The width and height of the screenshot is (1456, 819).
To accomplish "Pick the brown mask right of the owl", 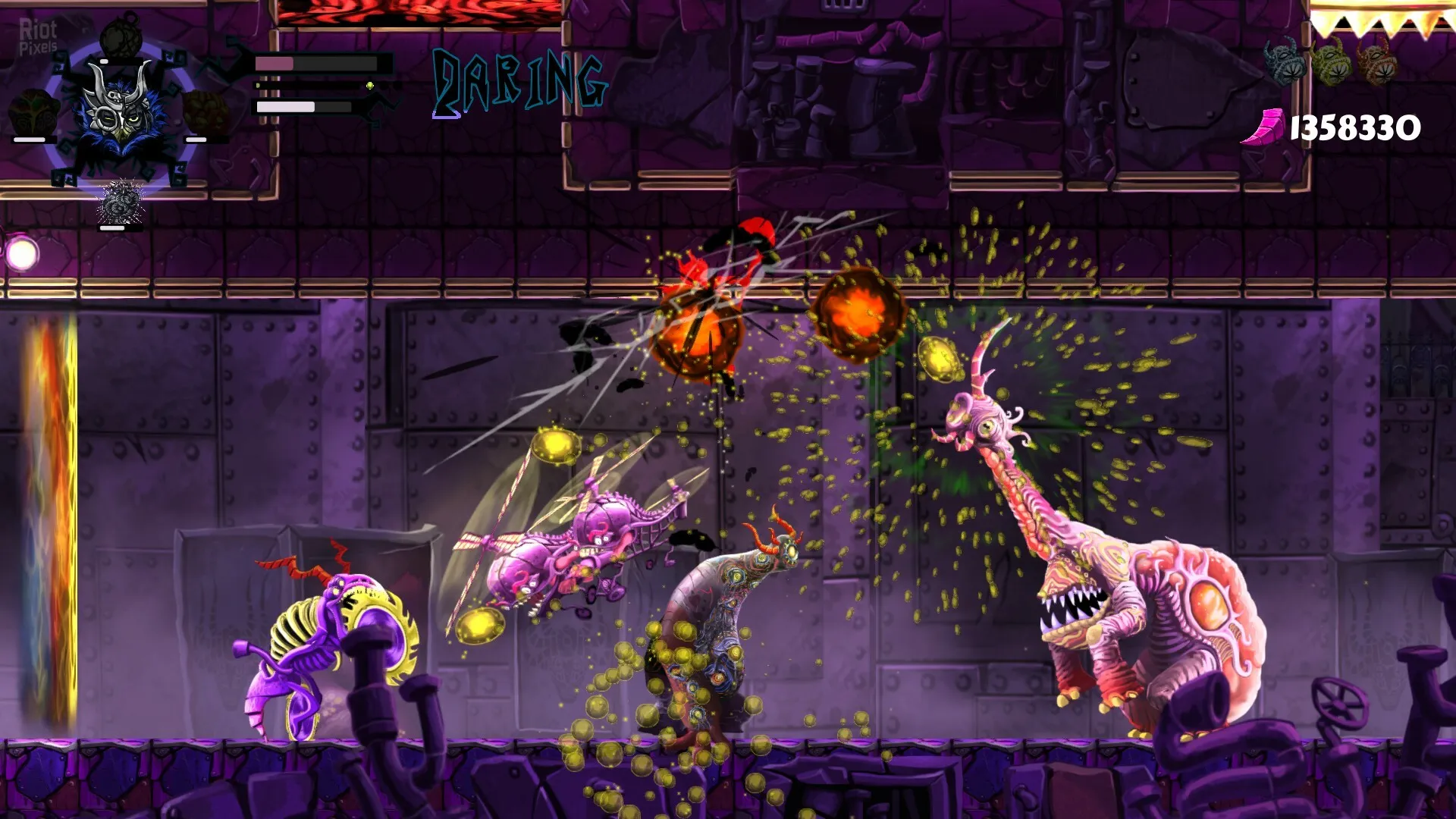I will click(x=205, y=112).
